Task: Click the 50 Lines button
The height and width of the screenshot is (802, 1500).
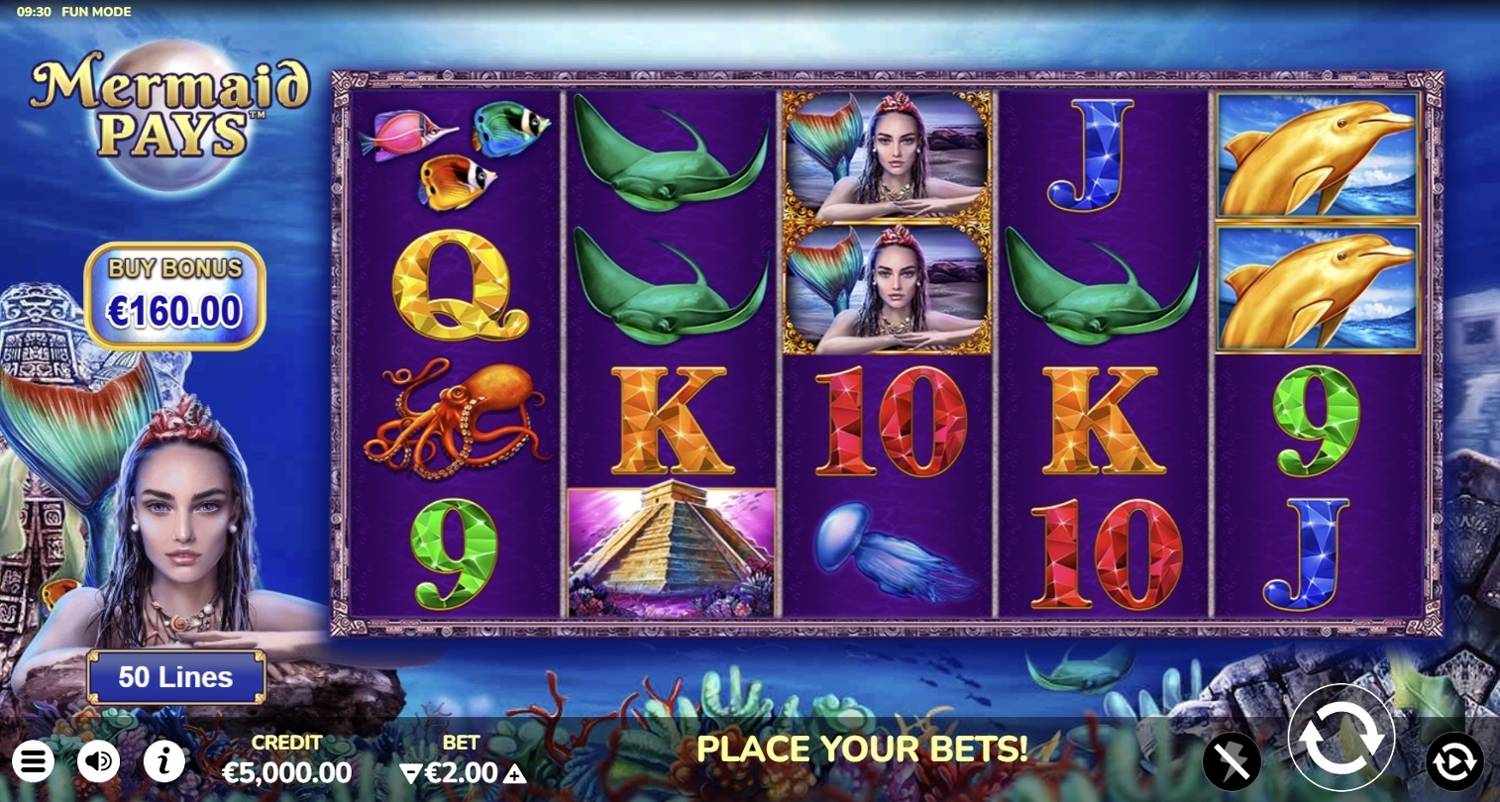Action: [175, 677]
